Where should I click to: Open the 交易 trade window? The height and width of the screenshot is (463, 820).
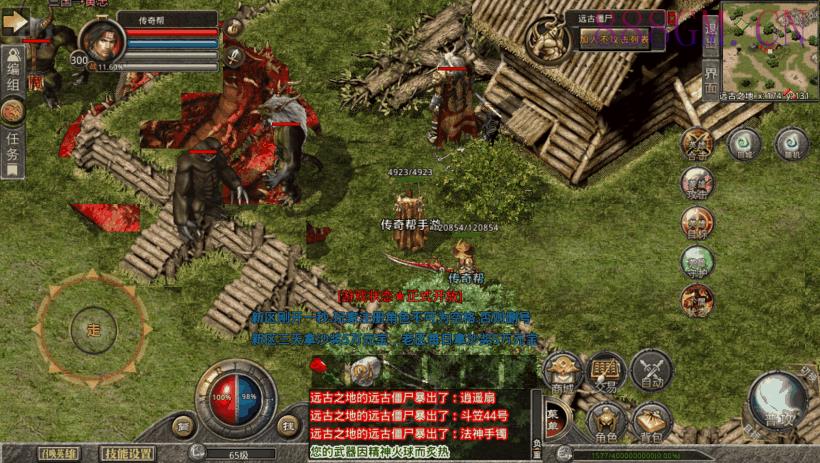click(607, 371)
